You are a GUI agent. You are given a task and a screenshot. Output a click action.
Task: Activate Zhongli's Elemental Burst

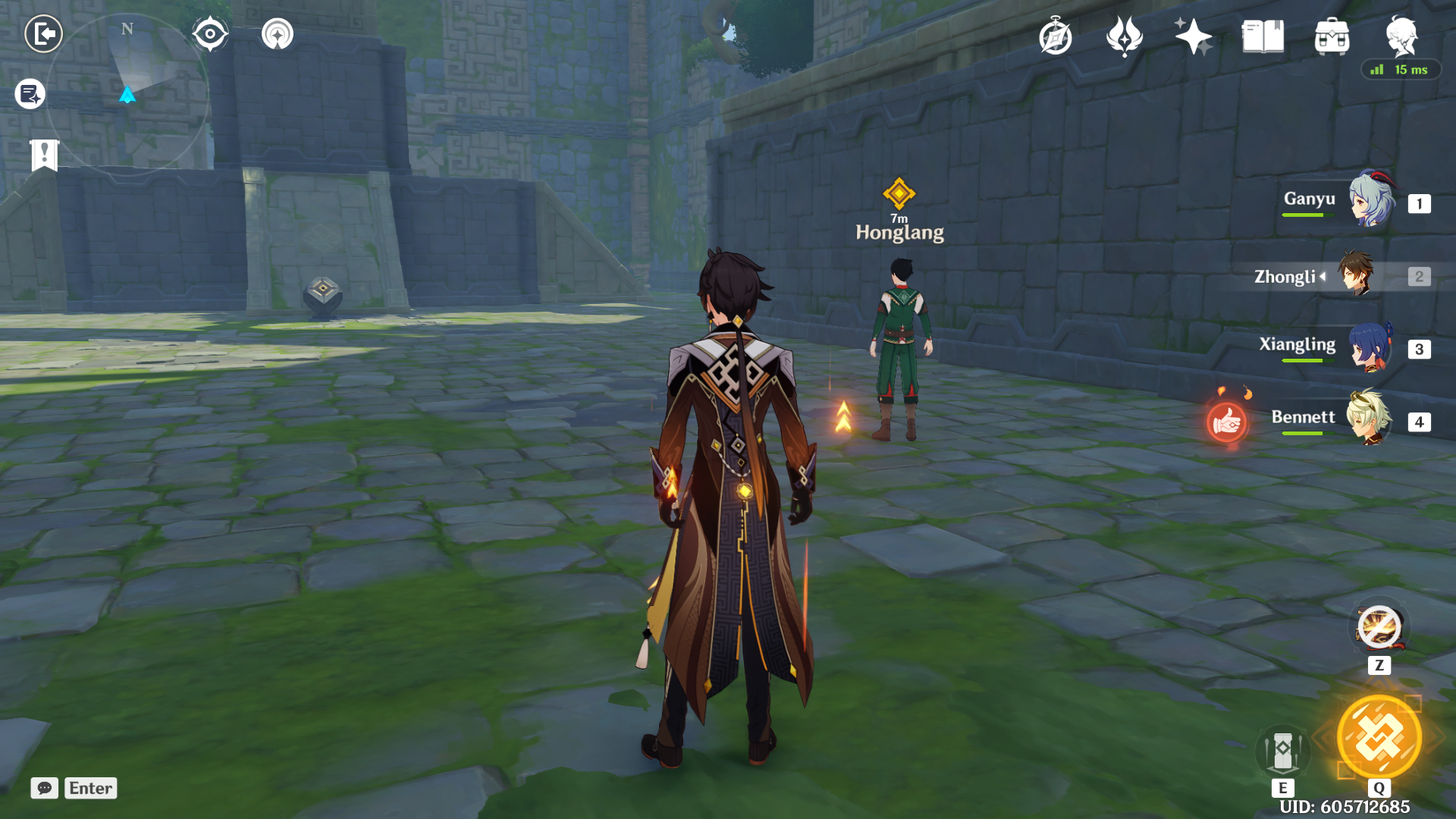click(x=1379, y=737)
